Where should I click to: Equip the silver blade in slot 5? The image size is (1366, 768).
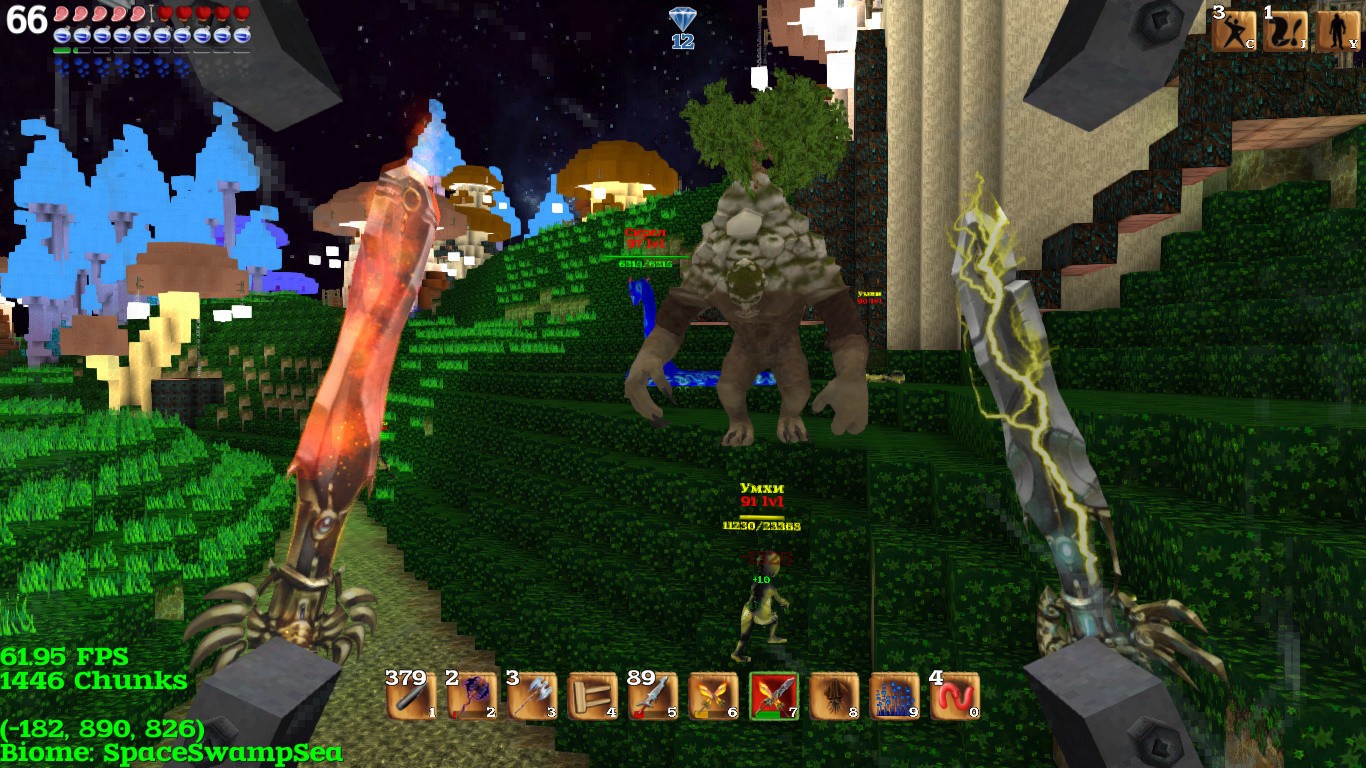pos(653,696)
